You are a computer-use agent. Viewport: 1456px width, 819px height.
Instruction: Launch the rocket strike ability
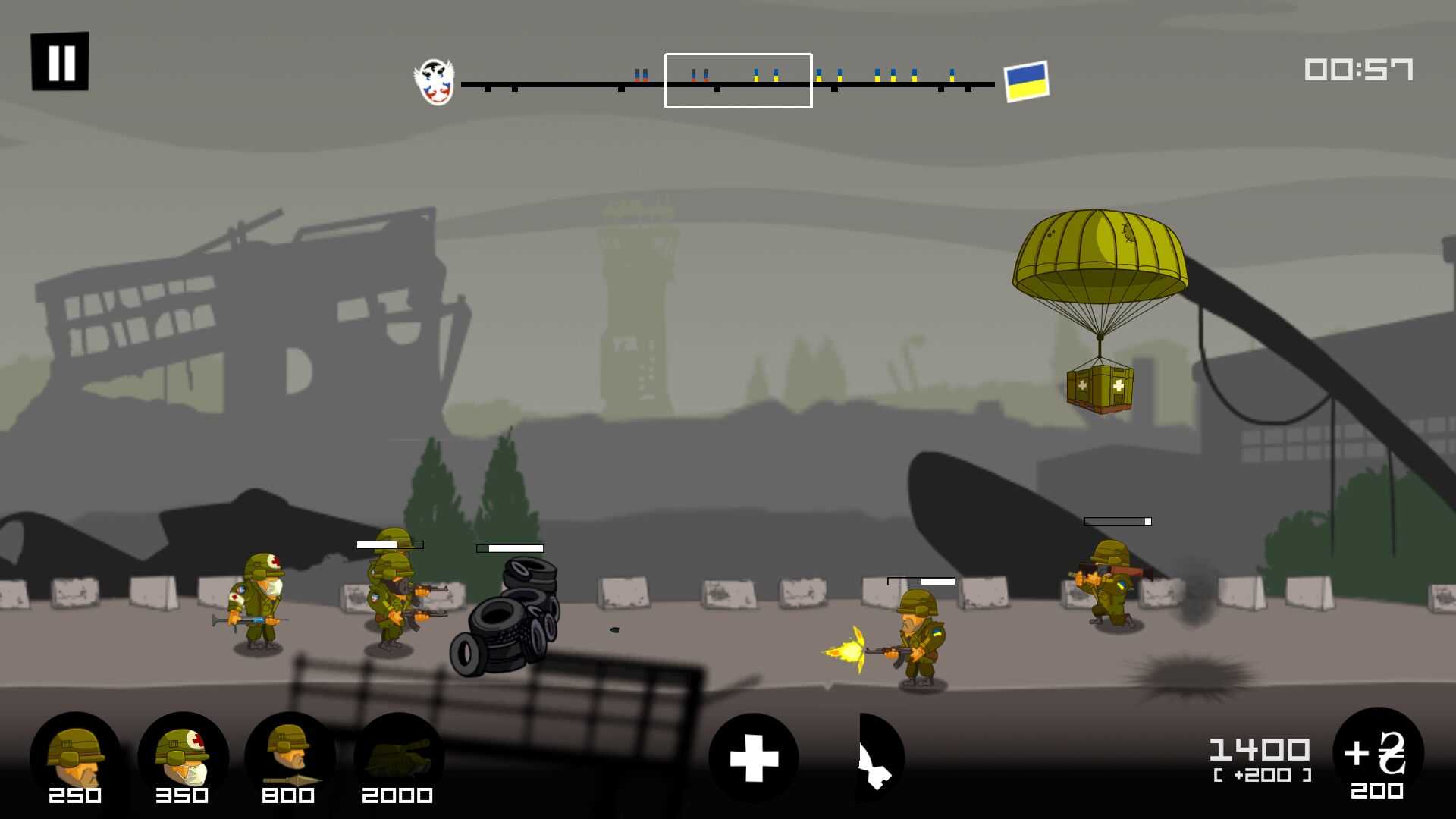880,758
